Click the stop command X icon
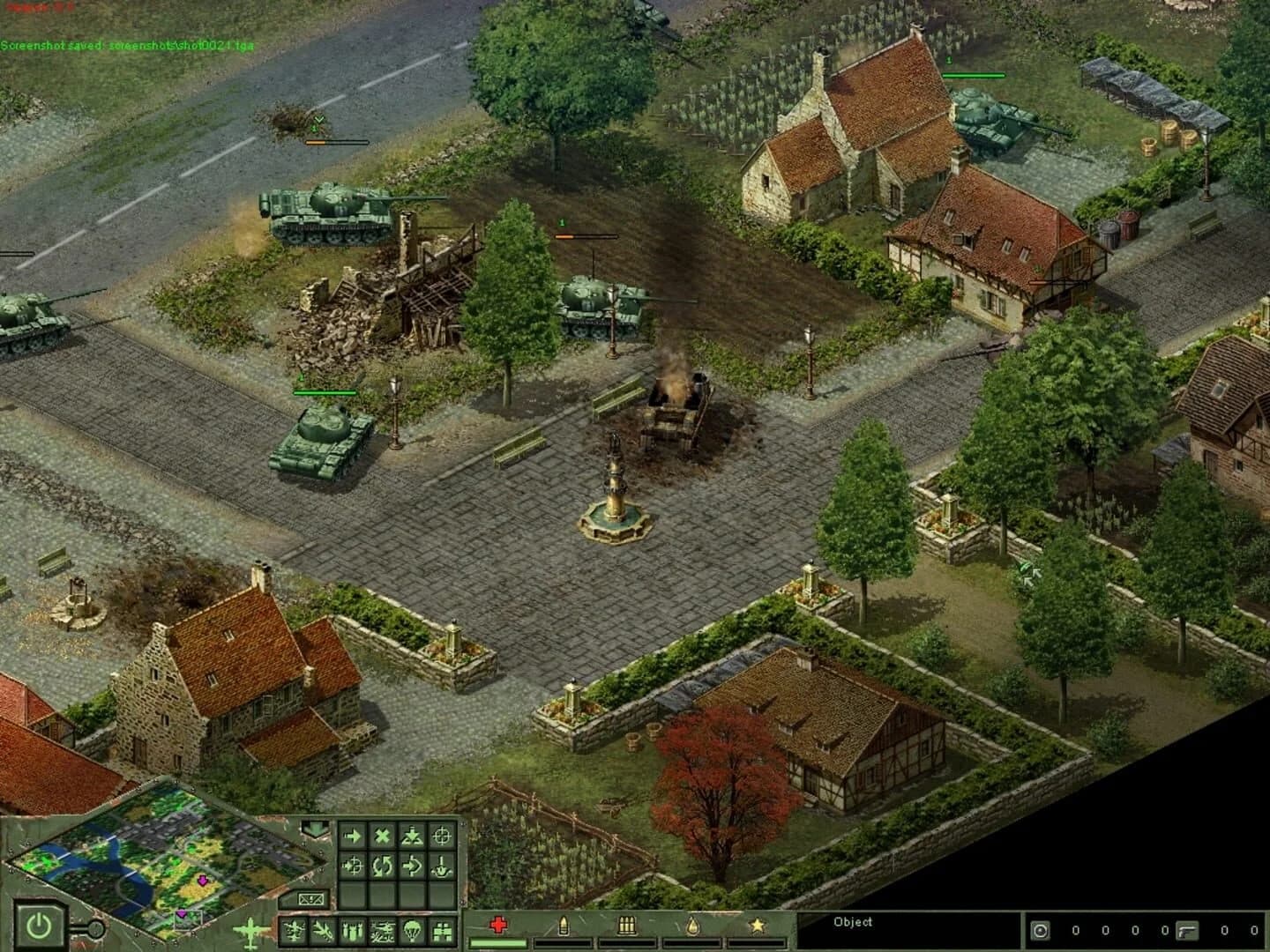Screen dimensions: 1270x952 click(383, 835)
